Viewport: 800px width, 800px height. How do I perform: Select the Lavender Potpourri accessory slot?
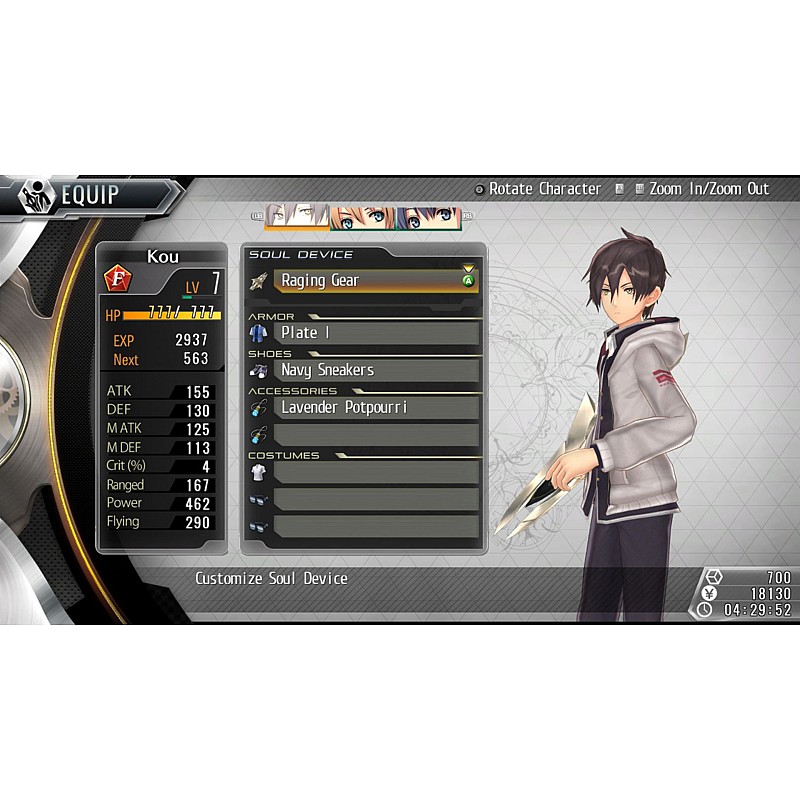(x=375, y=408)
